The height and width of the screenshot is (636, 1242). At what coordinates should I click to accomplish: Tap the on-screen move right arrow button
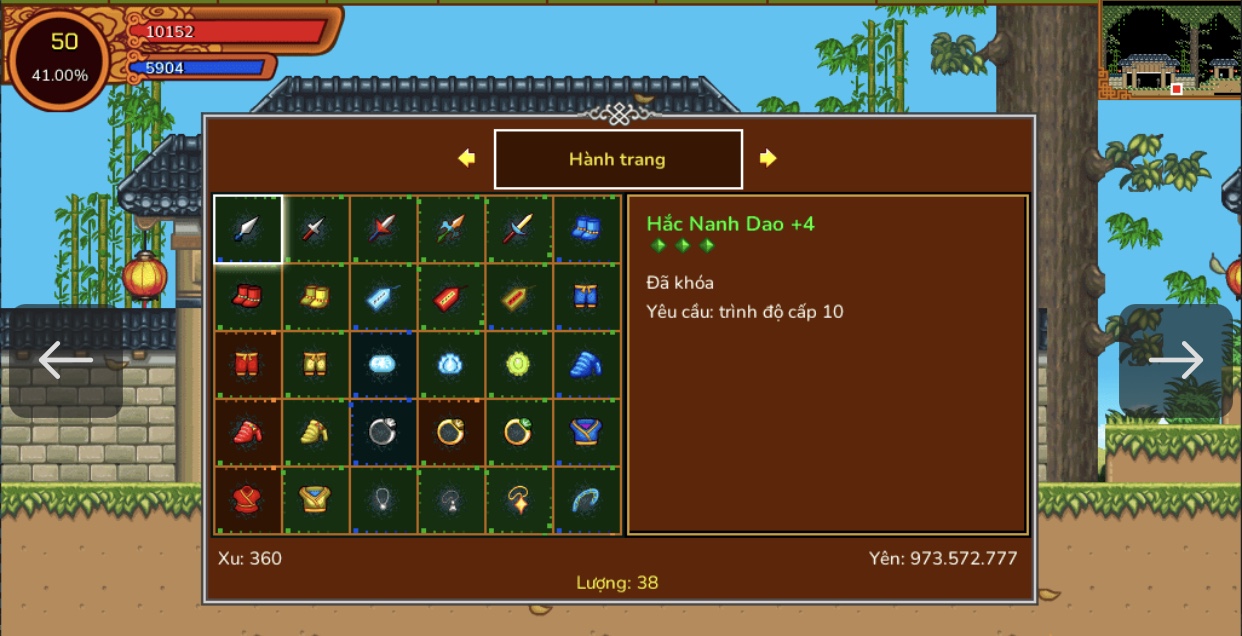pyautogui.click(x=1176, y=361)
